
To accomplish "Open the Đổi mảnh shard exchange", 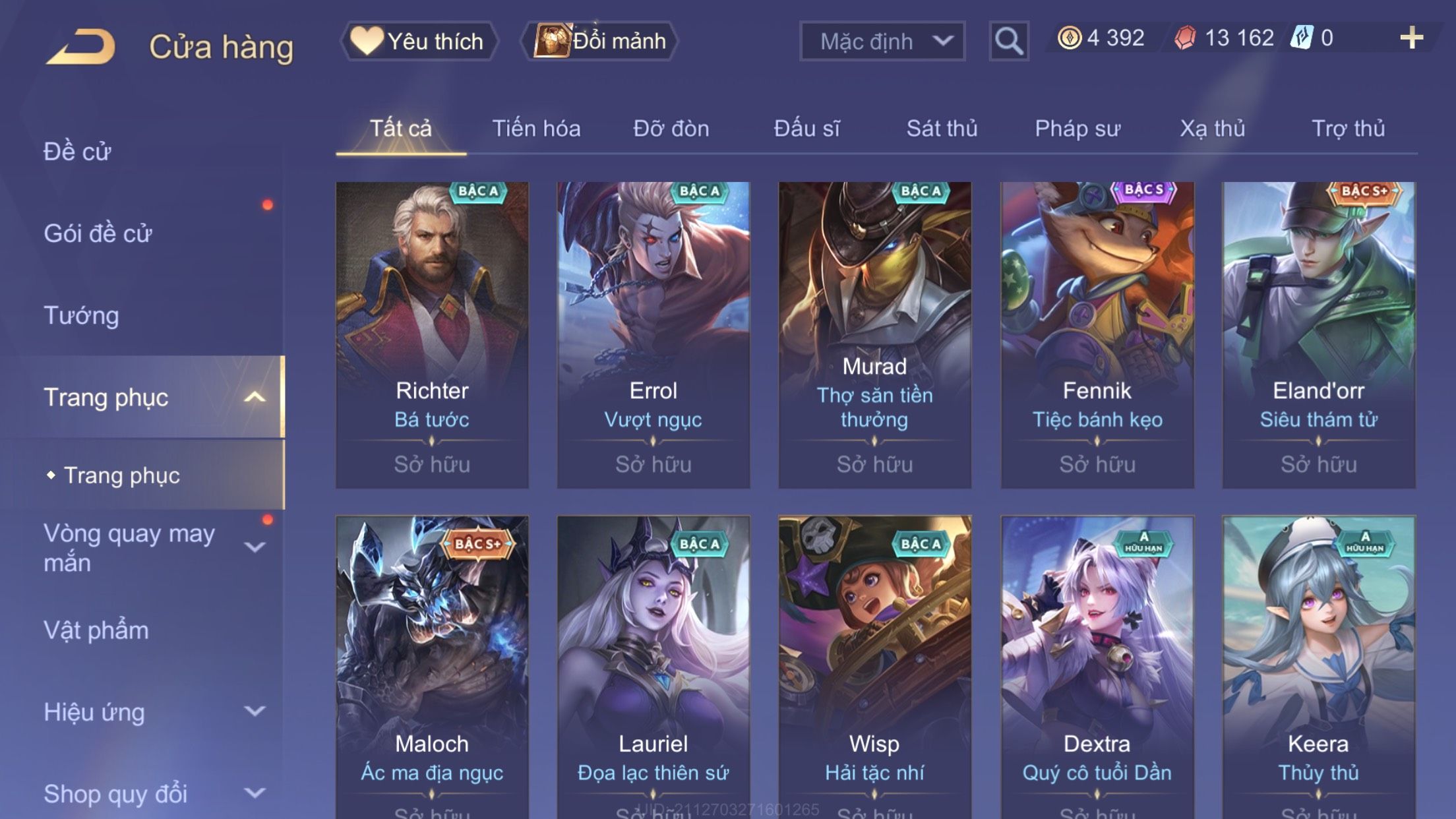I will [600, 42].
